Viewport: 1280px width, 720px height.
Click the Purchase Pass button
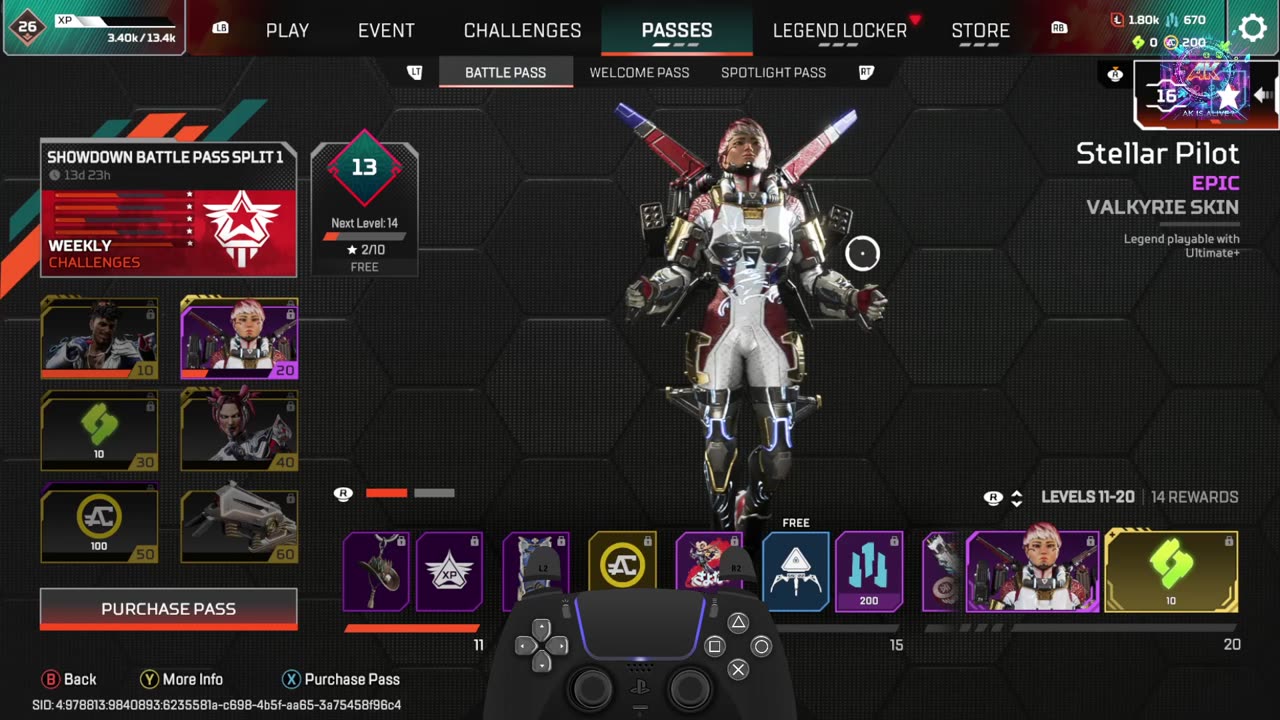(x=168, y=608)
